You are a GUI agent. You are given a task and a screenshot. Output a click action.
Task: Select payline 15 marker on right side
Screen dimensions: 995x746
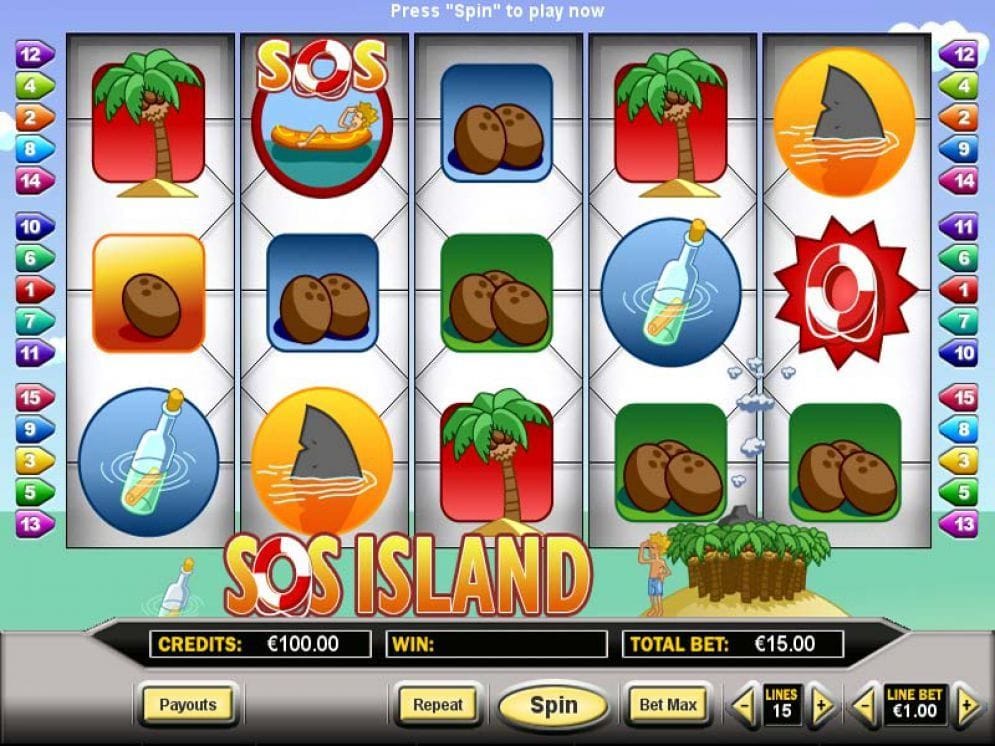click(x=961, y=397)
